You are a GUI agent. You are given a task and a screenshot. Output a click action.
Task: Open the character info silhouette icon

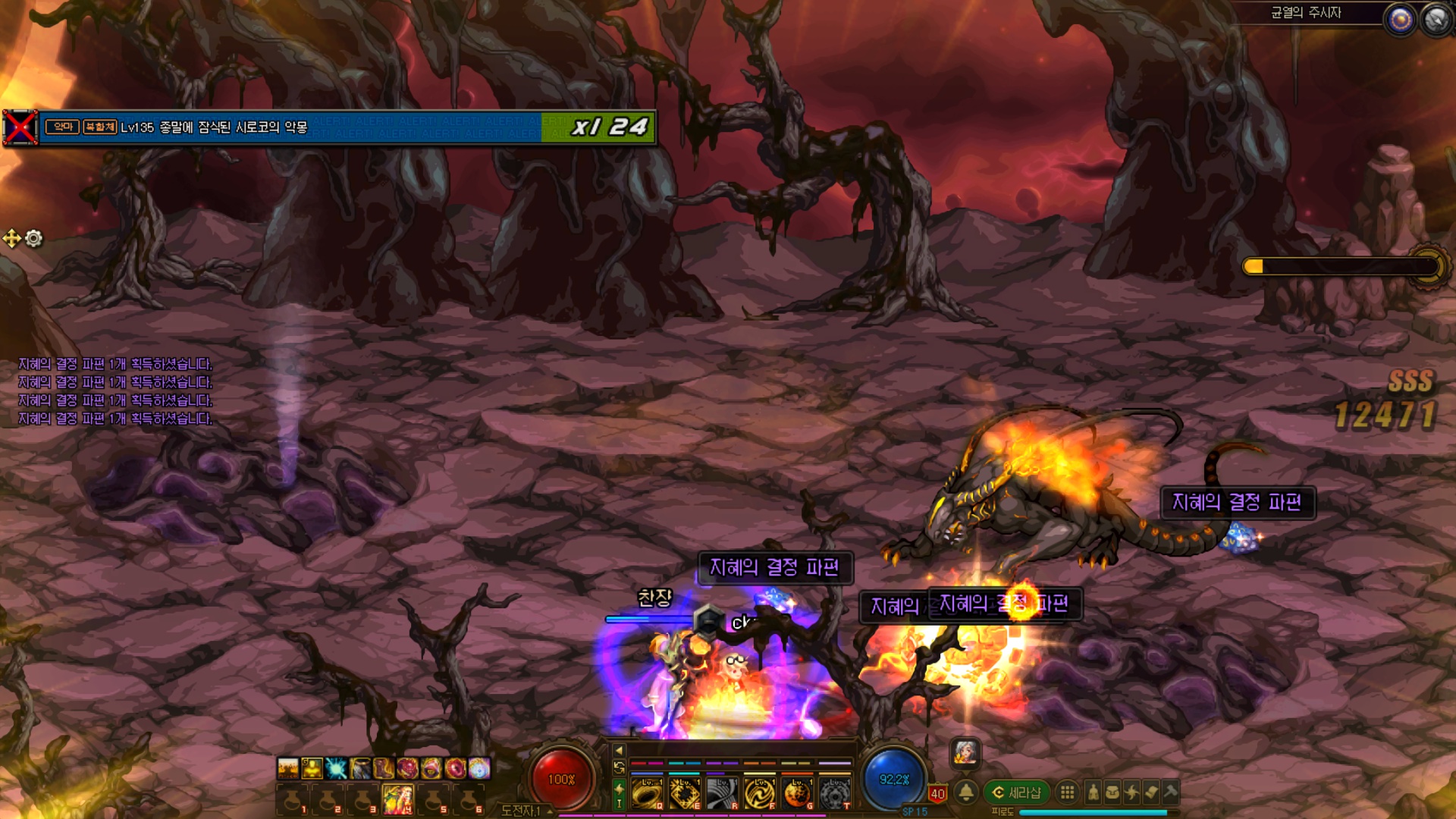coord(1093,792)
